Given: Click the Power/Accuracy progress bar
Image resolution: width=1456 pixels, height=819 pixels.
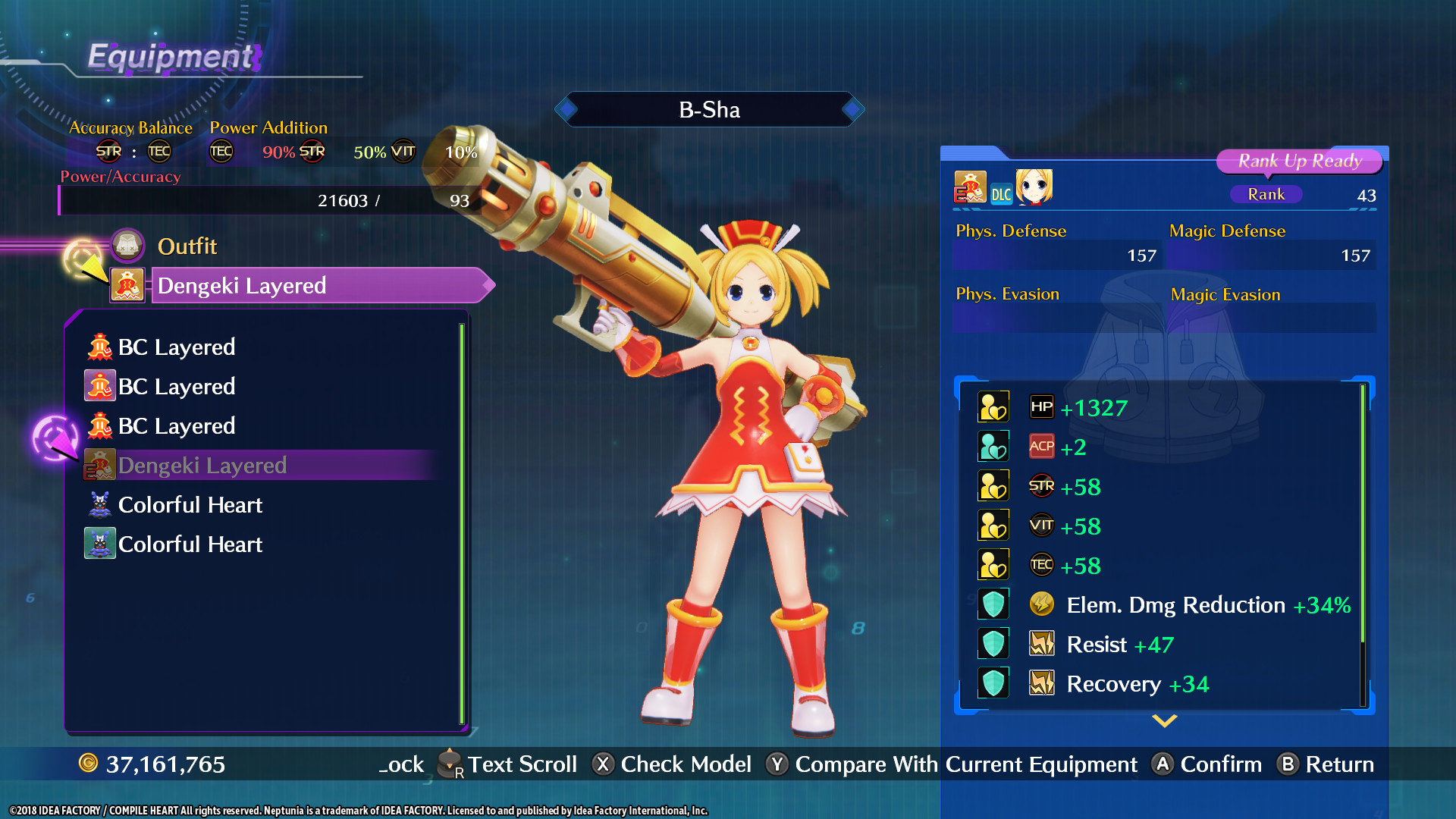Looking at the screenshot, I should pyautogui.click(x=269, y=201).
